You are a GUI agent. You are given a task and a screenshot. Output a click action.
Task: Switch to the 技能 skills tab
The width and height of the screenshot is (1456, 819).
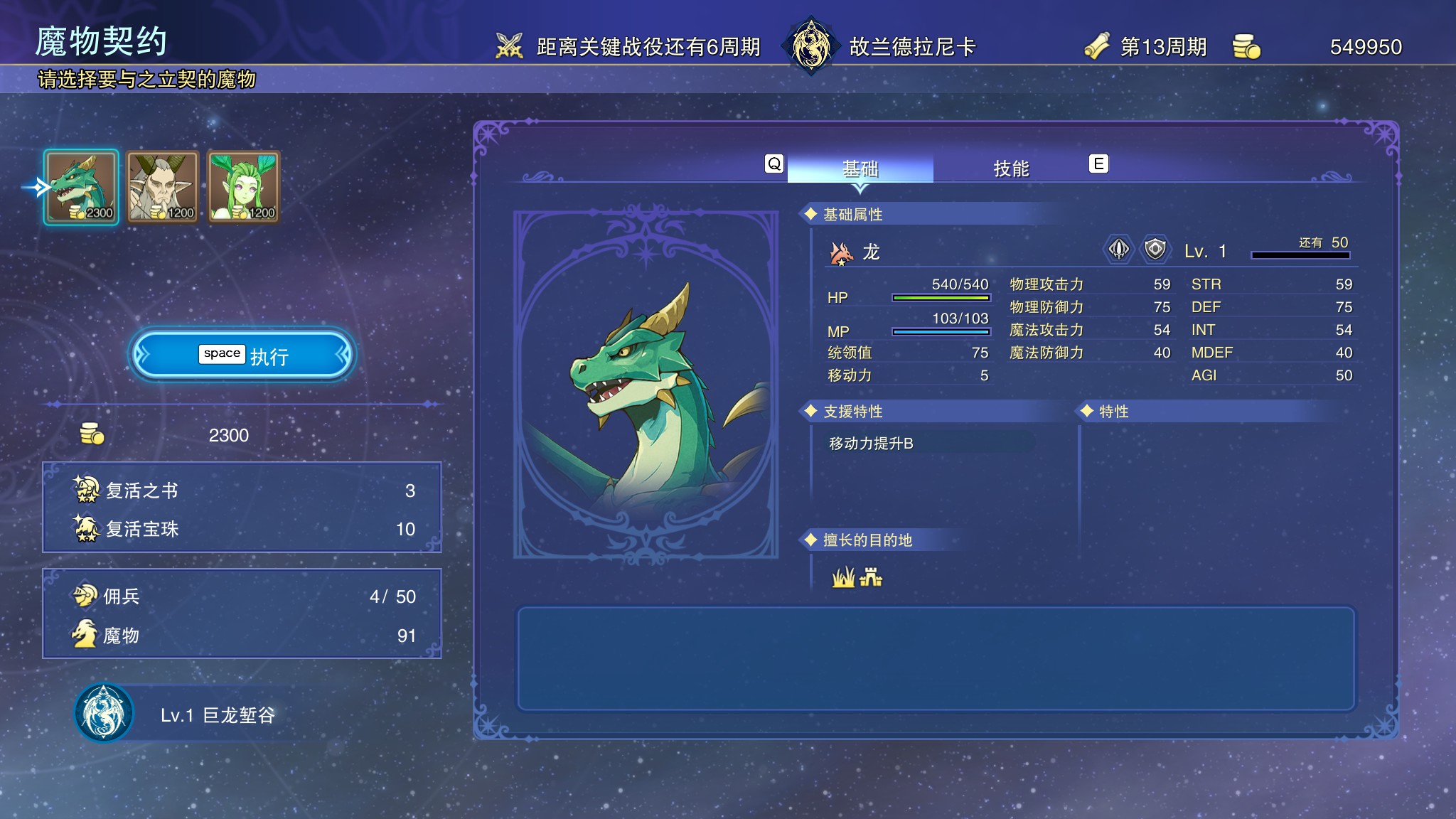[x=1011, y=168]
